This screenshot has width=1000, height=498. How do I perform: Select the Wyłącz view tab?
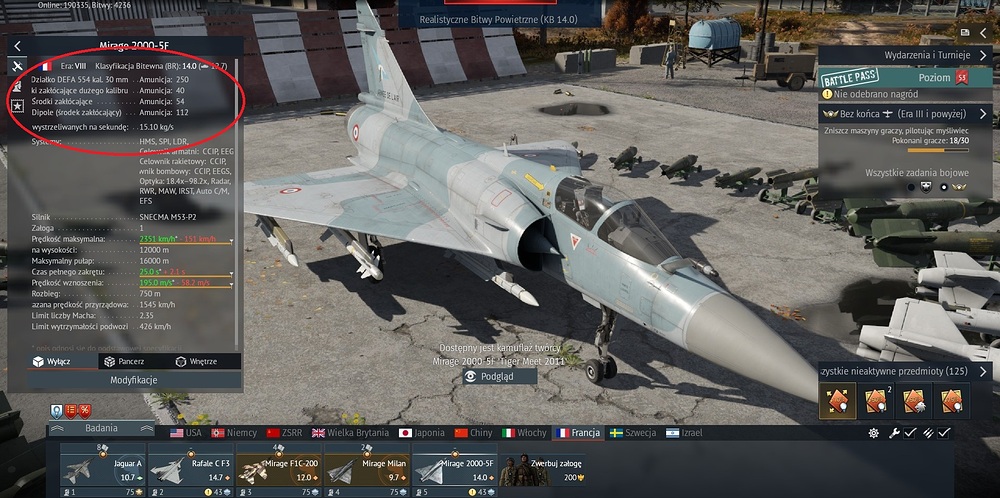pyautogui.click(x=51, y=361)
